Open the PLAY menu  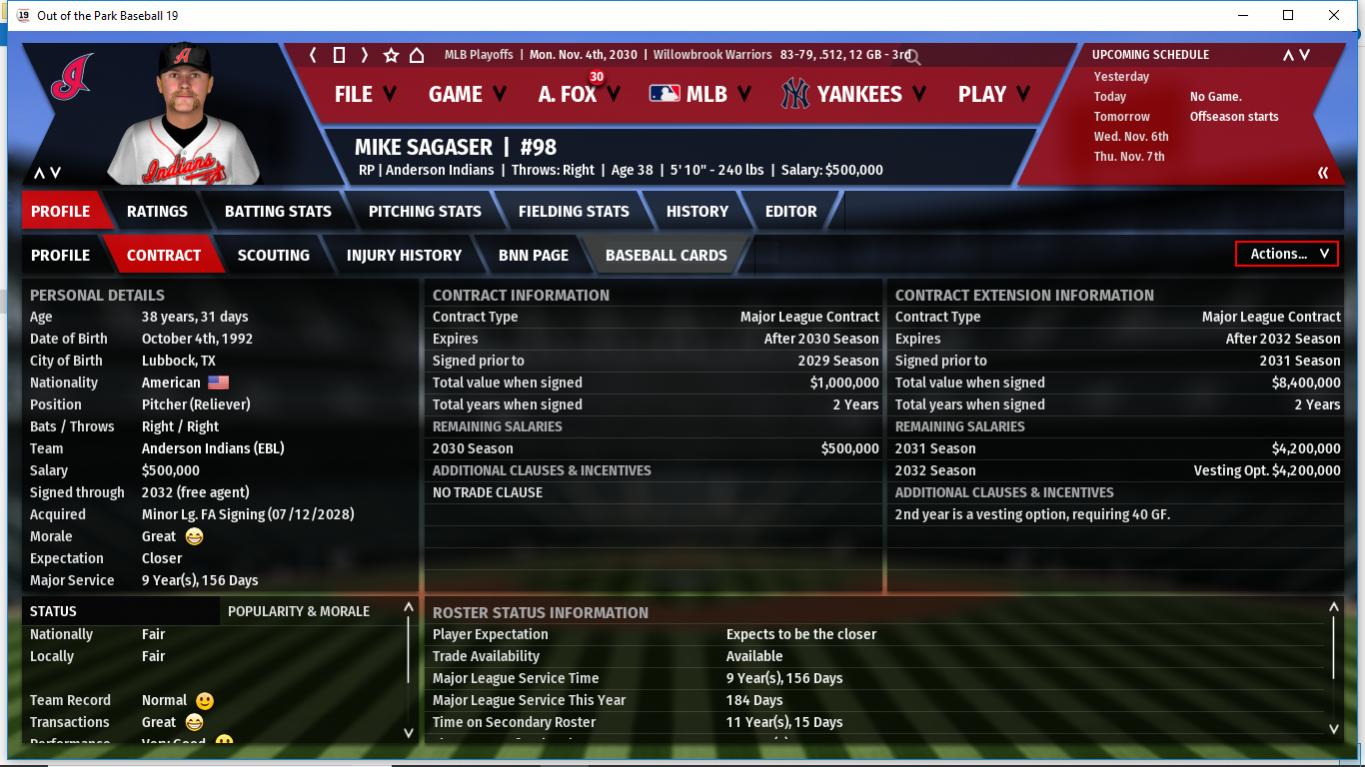coord(993,94)
